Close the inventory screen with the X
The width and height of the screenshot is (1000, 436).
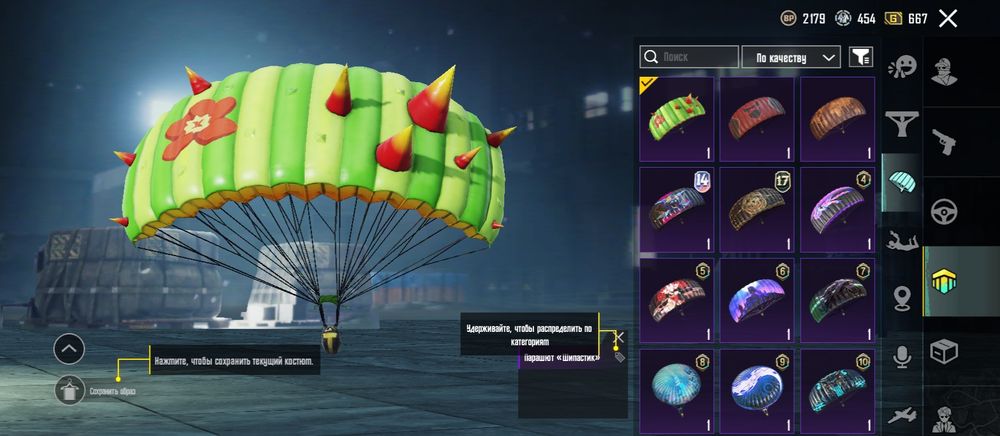click(x=948, y=18)
